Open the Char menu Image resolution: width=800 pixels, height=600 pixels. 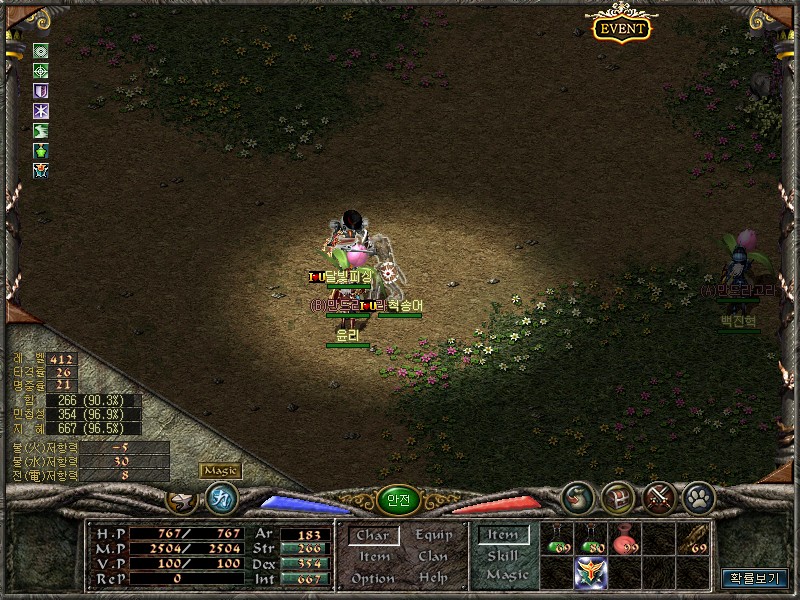[372, 536]
